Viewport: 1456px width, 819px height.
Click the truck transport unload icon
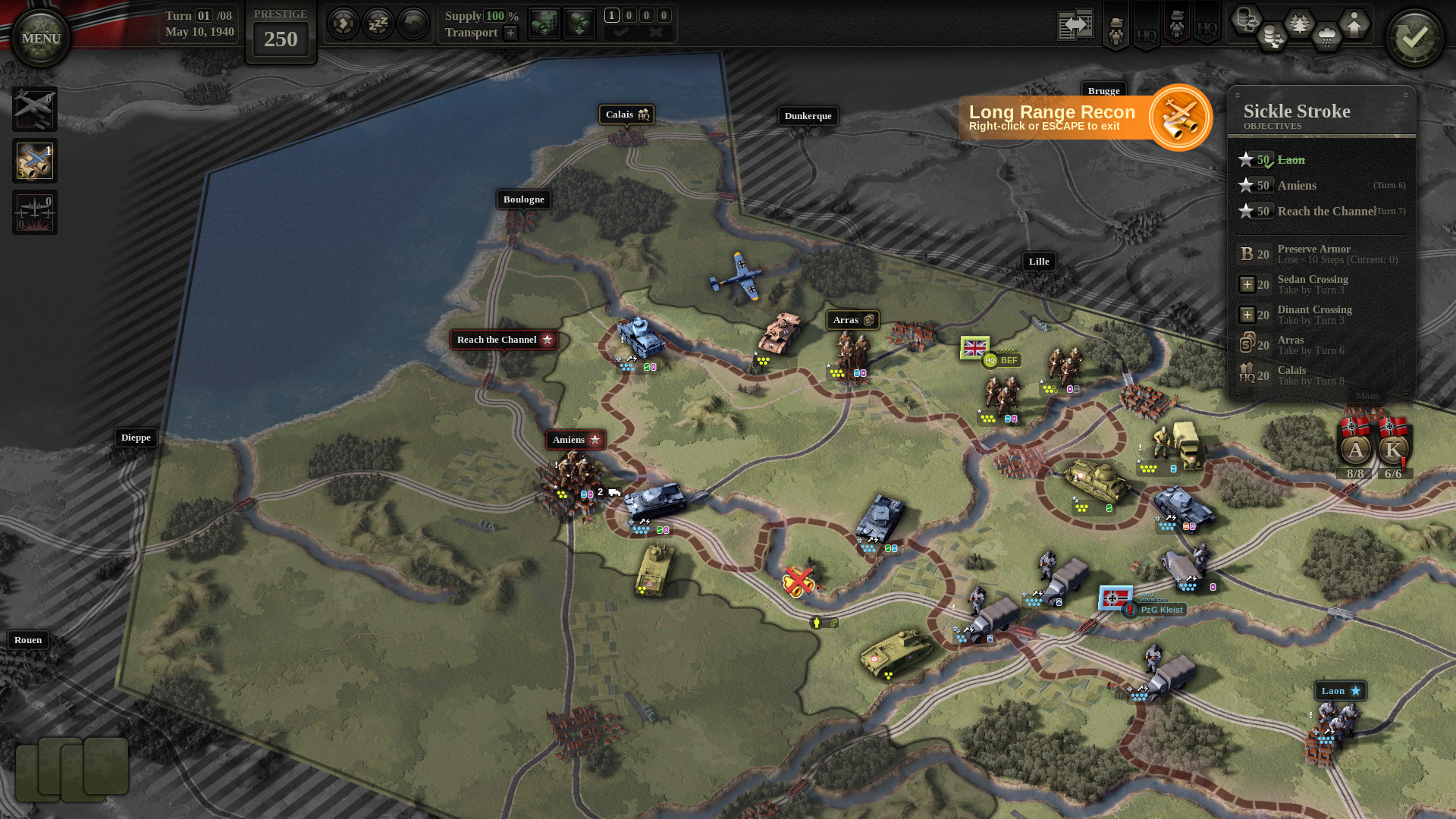(579, 24)
